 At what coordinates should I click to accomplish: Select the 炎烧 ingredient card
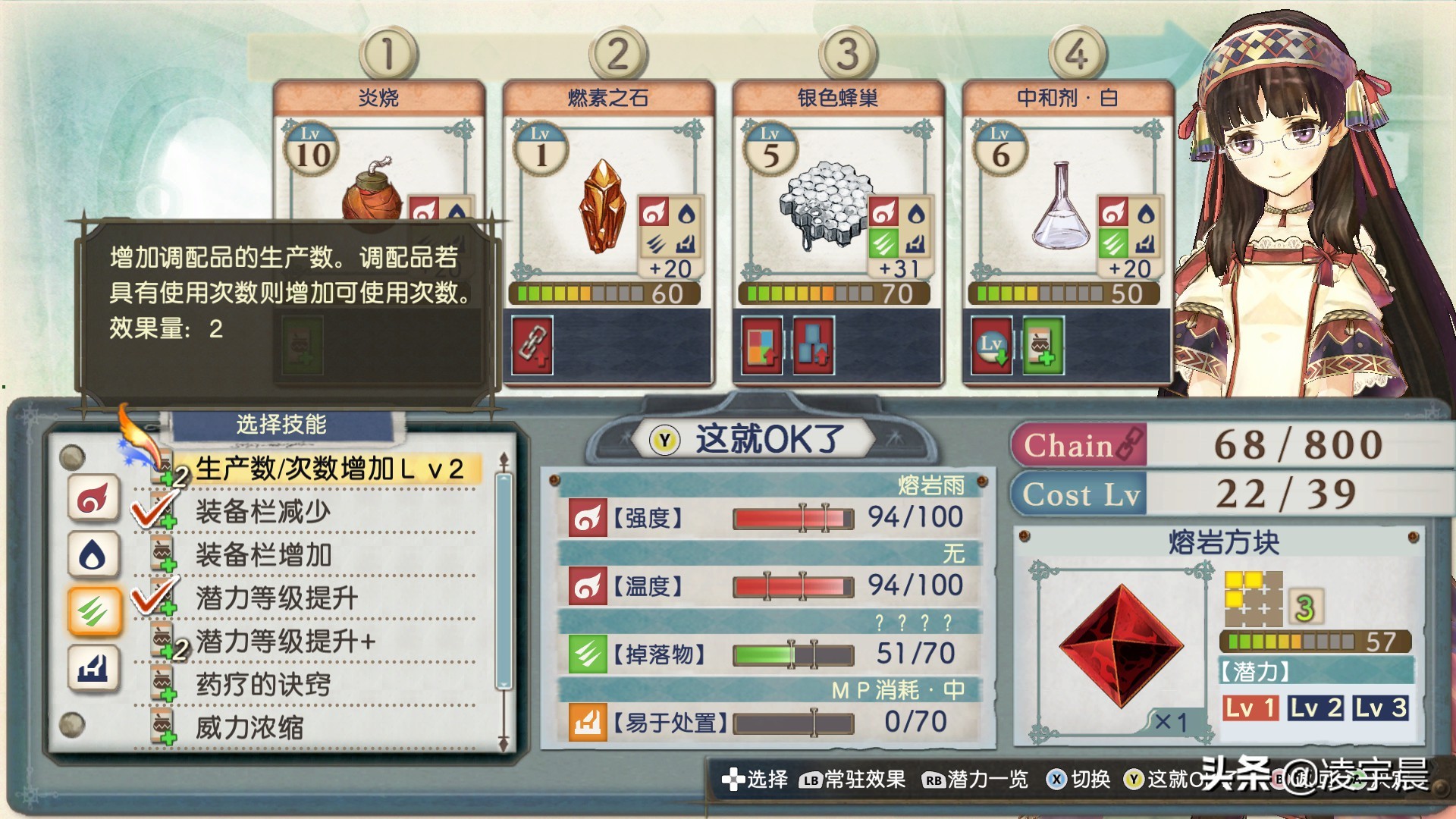point(378,152)
